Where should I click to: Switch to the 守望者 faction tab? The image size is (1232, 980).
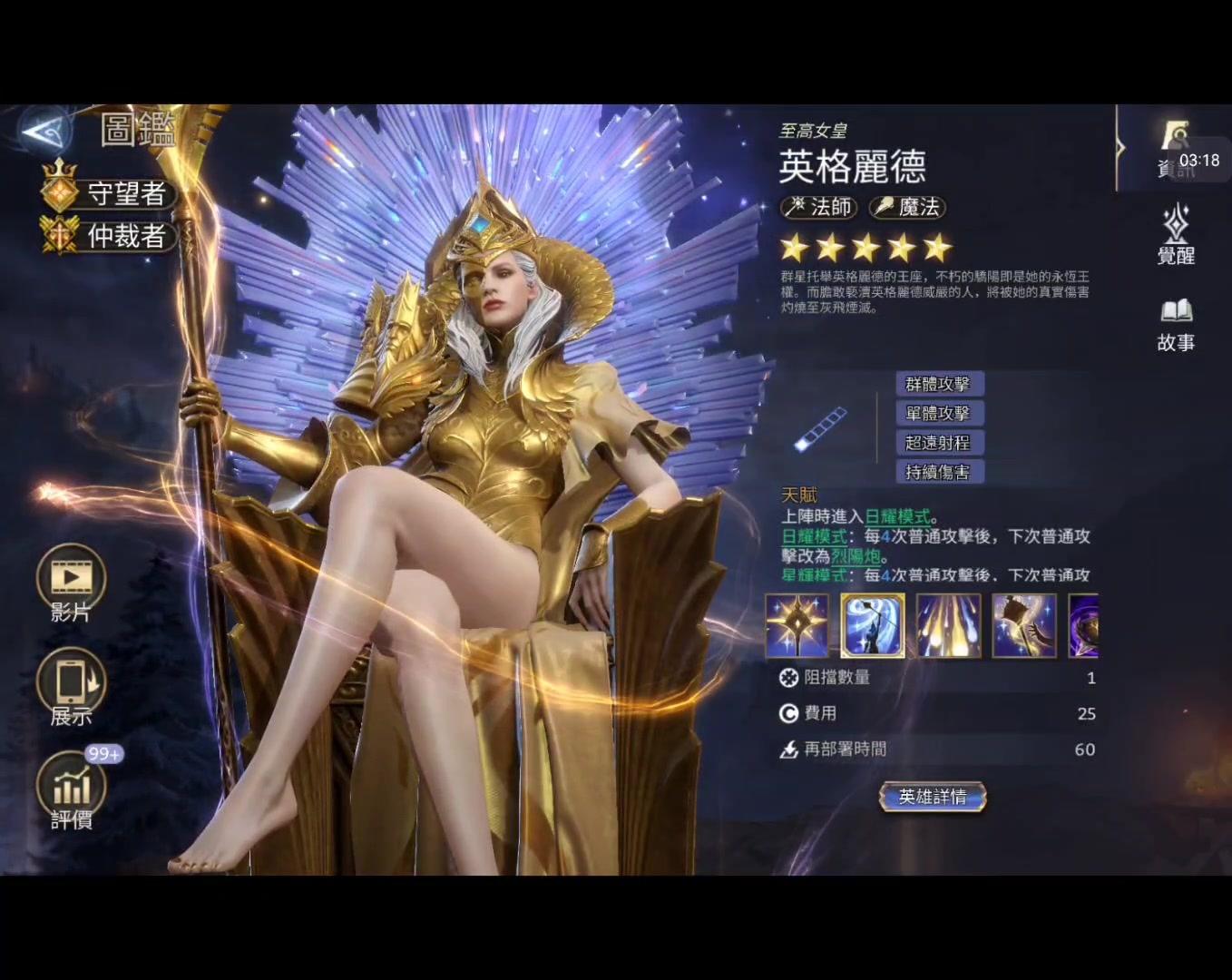point(107,193)
